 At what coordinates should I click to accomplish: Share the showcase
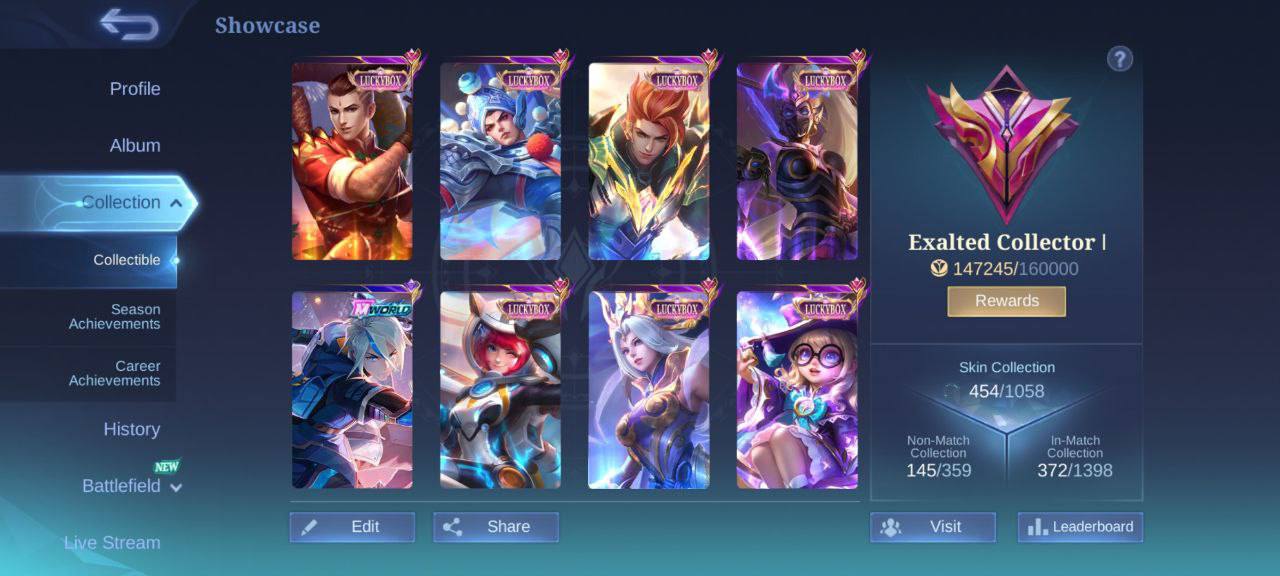[x=496, y=527]
